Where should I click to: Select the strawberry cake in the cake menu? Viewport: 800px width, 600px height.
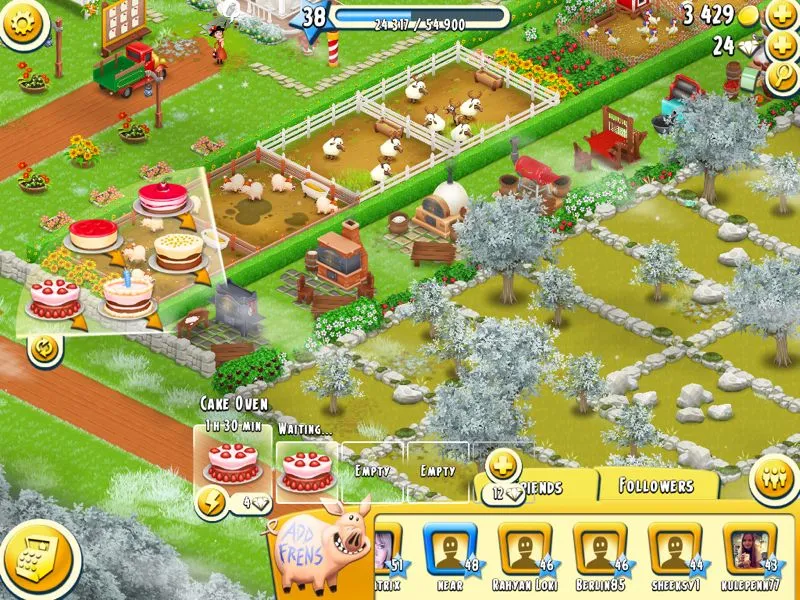point(53,297)
